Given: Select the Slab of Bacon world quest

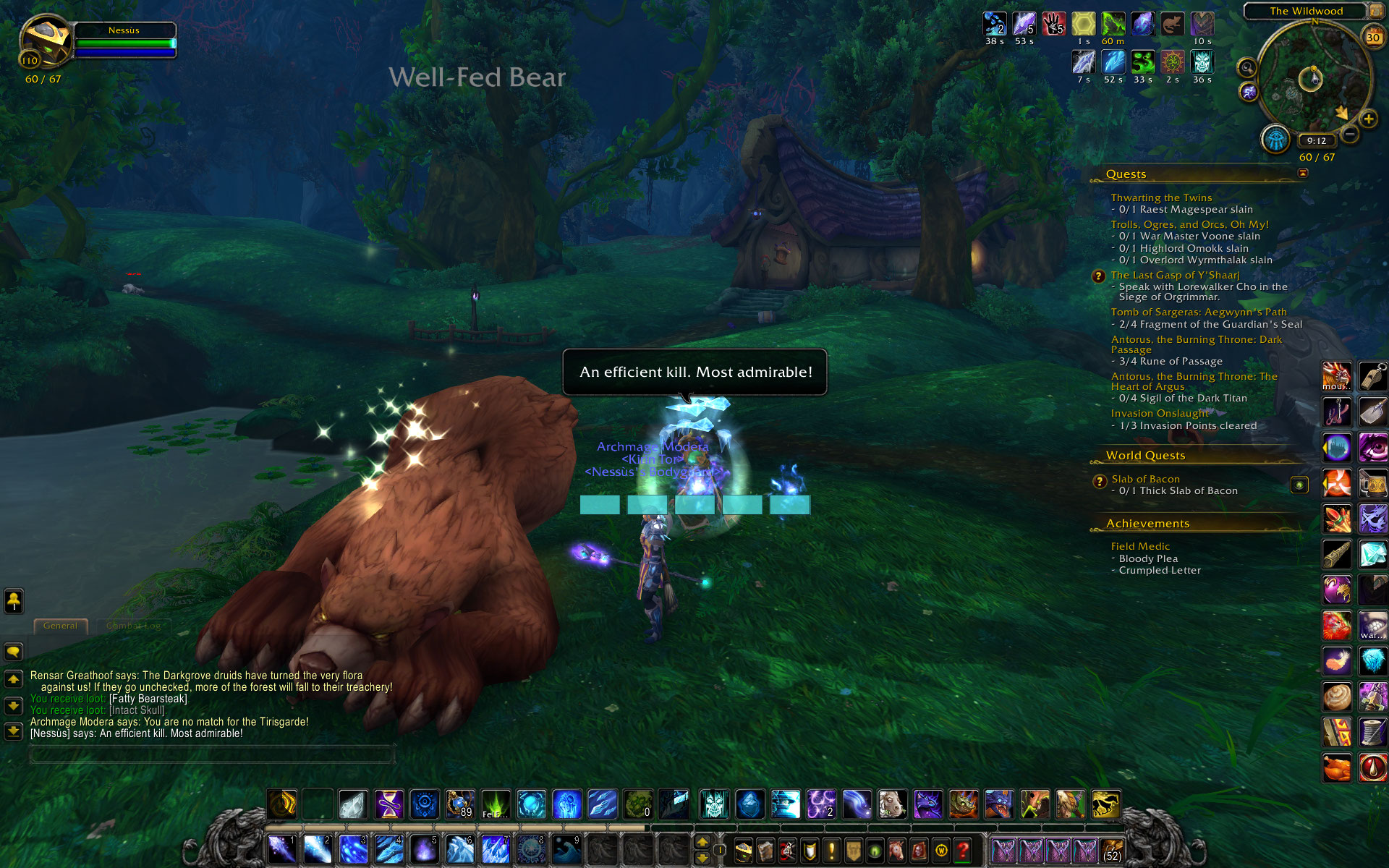Looking at the screenshot, I should (x=1145, y=479).
